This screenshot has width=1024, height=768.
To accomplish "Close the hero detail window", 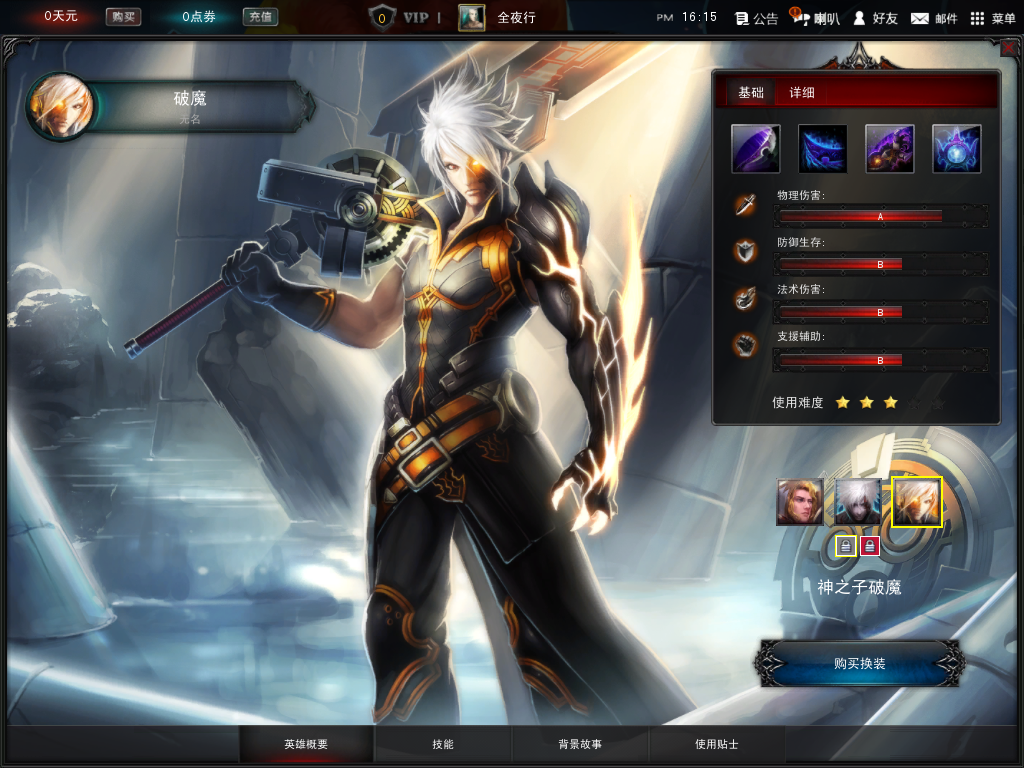I will 1007,46.
